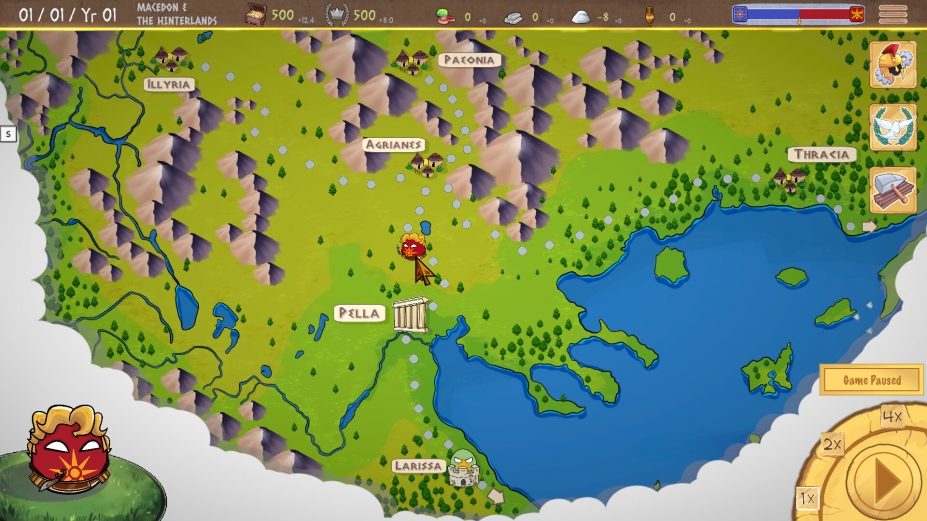This screenshot has width=927, height=521.
Task: Set game speed to 4x
Action: pos(892,416)
